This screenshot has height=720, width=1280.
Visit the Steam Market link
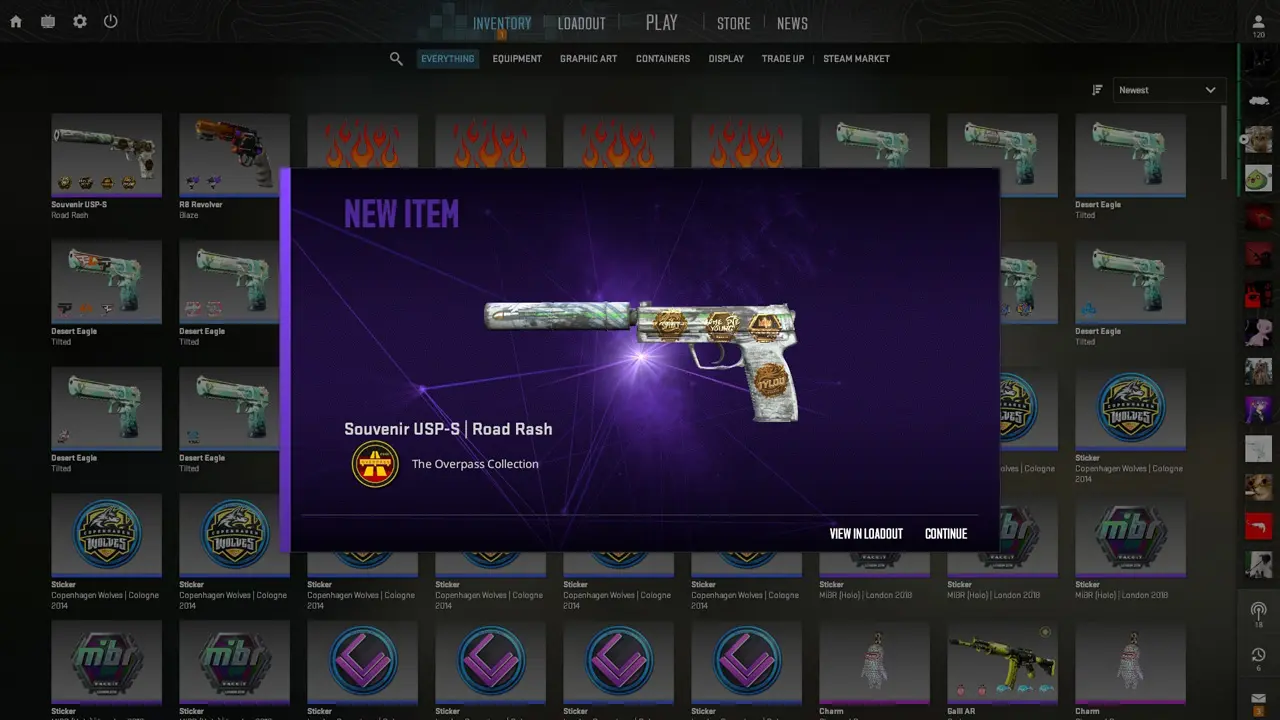coord(856,59)
